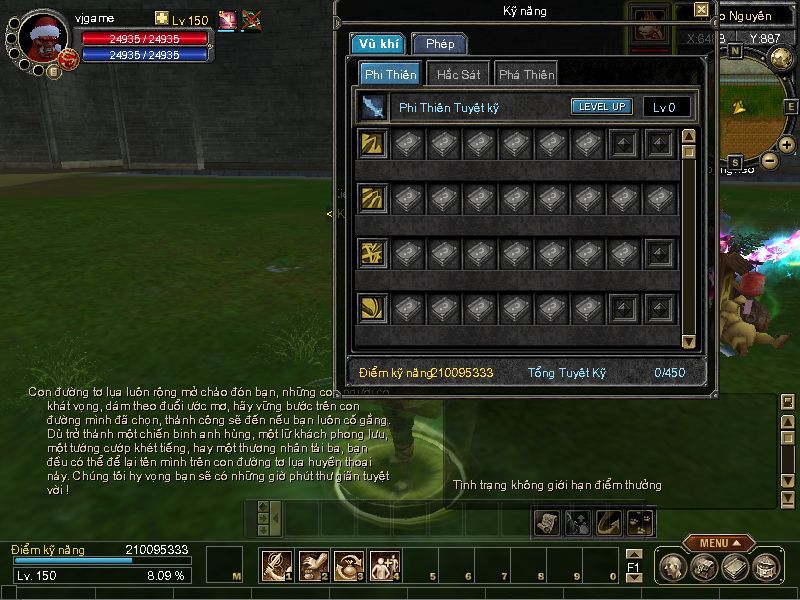Viewport: 800px width, 600px height.
Task: Show the Phá Thiên skill tab
Action: (x=526, y=75)
